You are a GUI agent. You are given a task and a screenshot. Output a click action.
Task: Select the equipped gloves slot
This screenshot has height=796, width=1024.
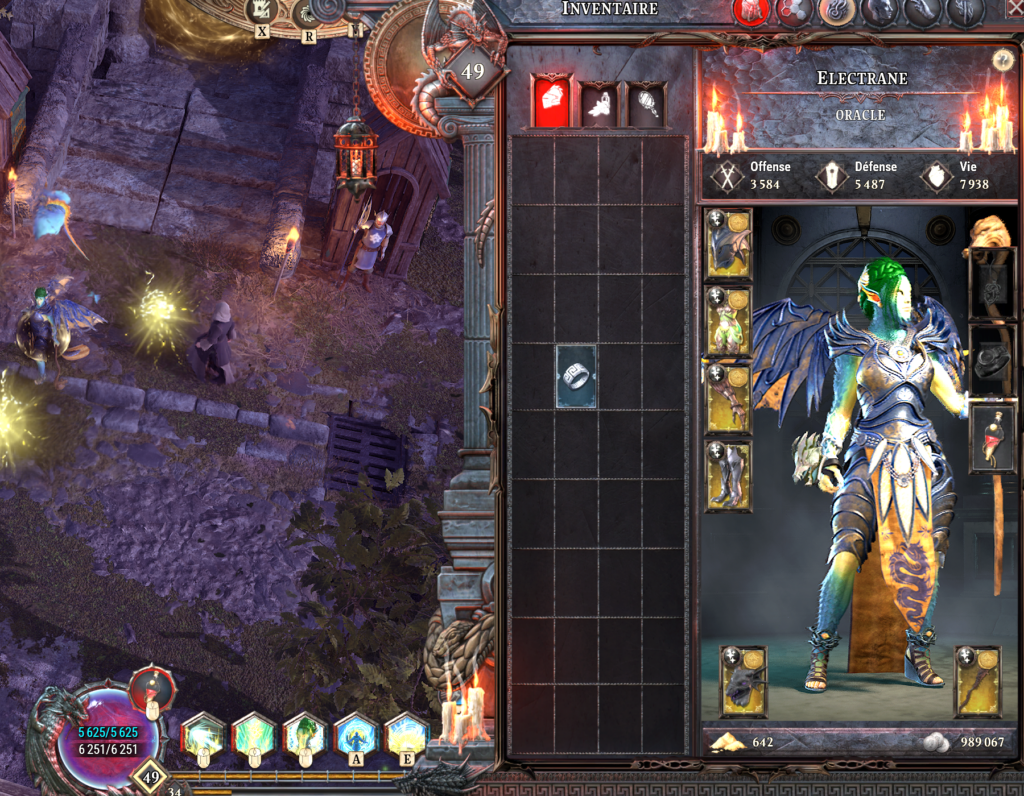(728, 398)
